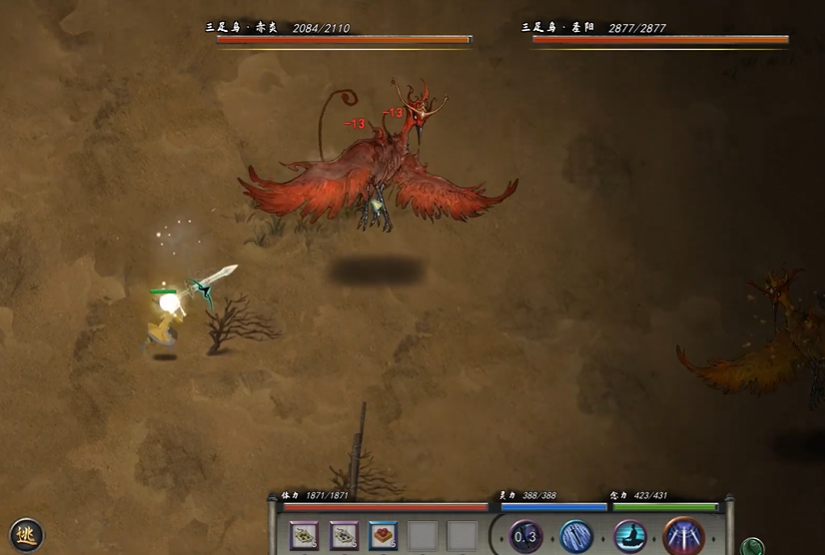Activate the skill showing 0.3 cooldown
Screen dimensions: 825x555
pyautogui.click(x=526, y=536)
